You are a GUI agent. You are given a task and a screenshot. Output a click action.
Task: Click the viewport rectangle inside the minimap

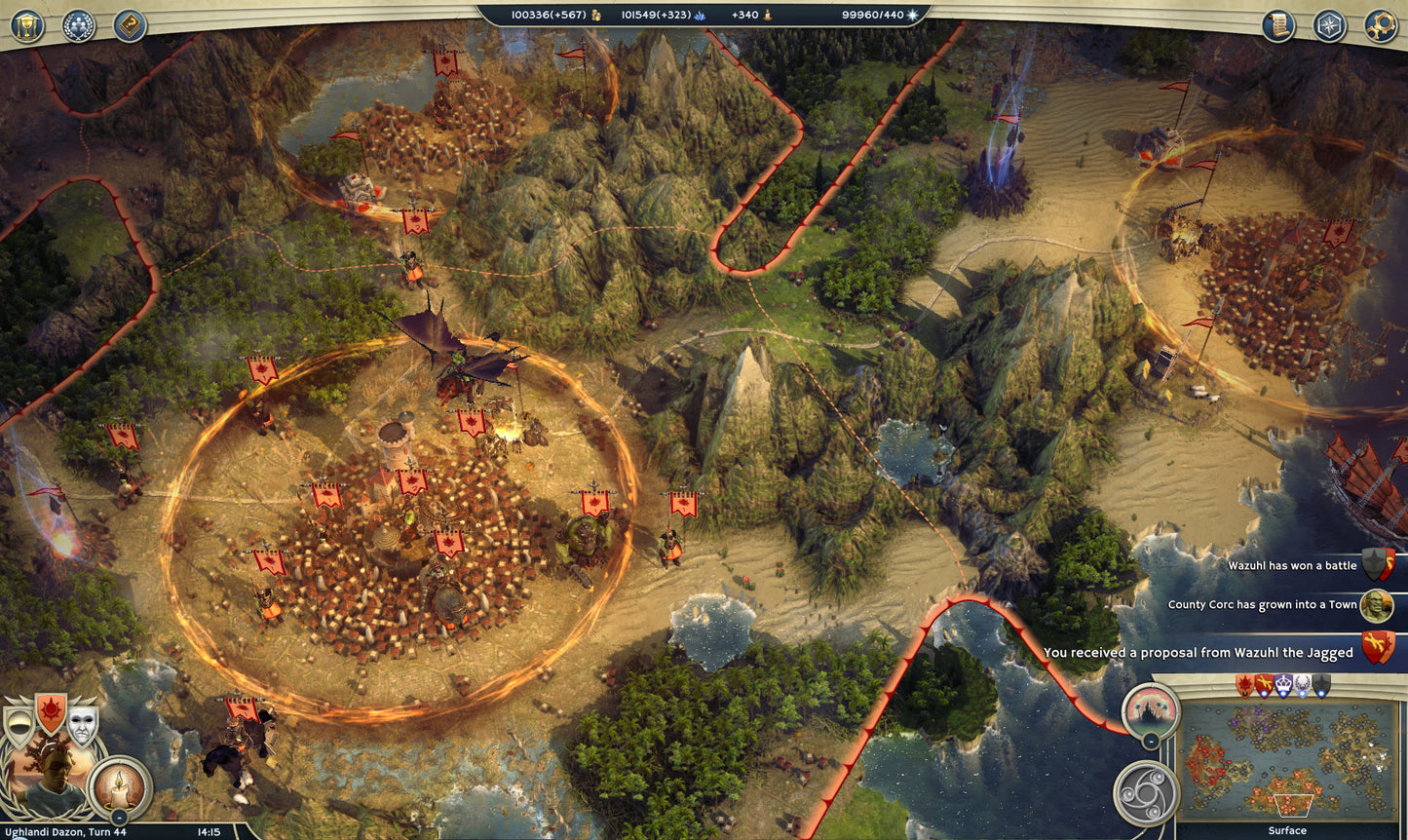click(1294, 806)
